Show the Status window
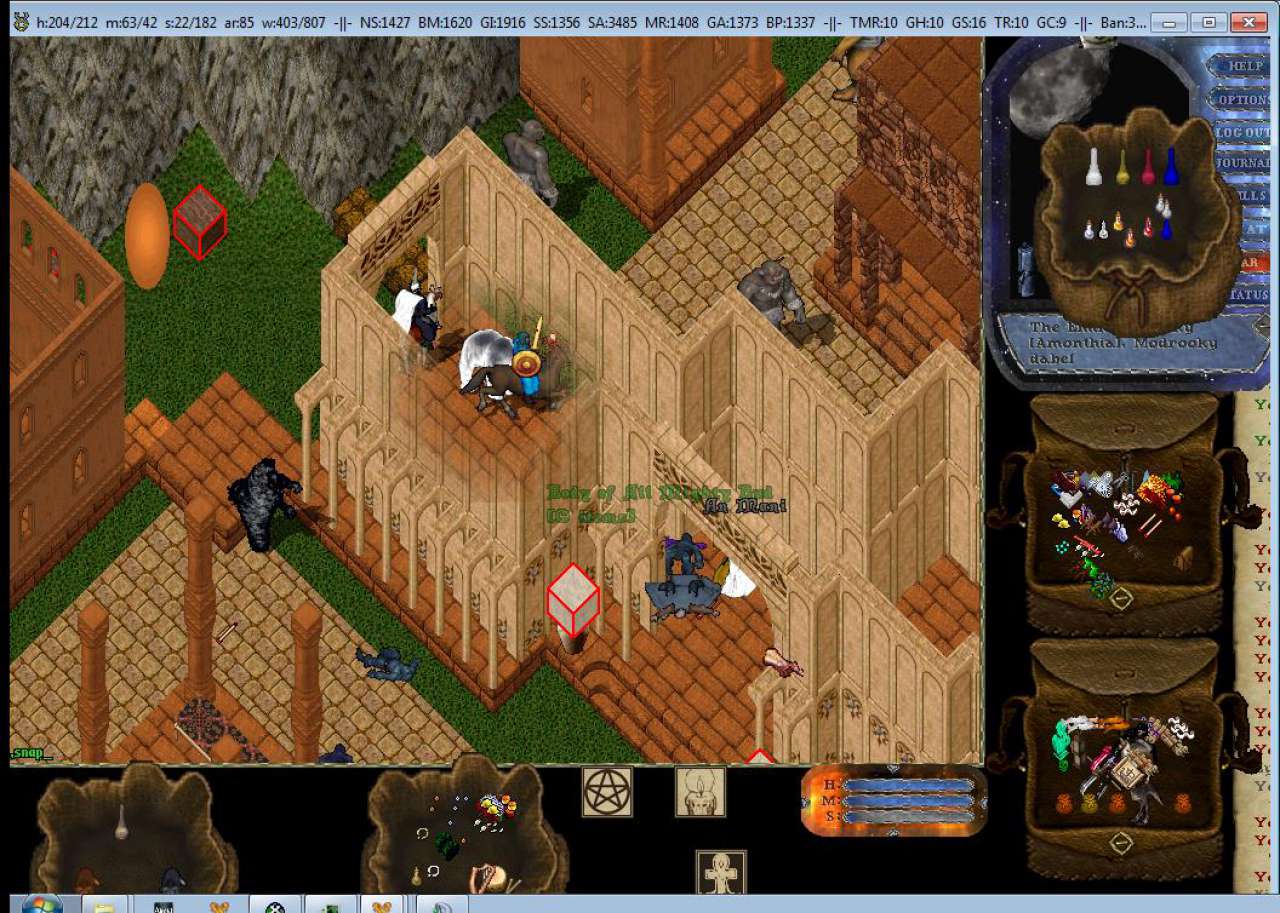This screenshot has width=1280, height=913. click(x=1250, y=296)
